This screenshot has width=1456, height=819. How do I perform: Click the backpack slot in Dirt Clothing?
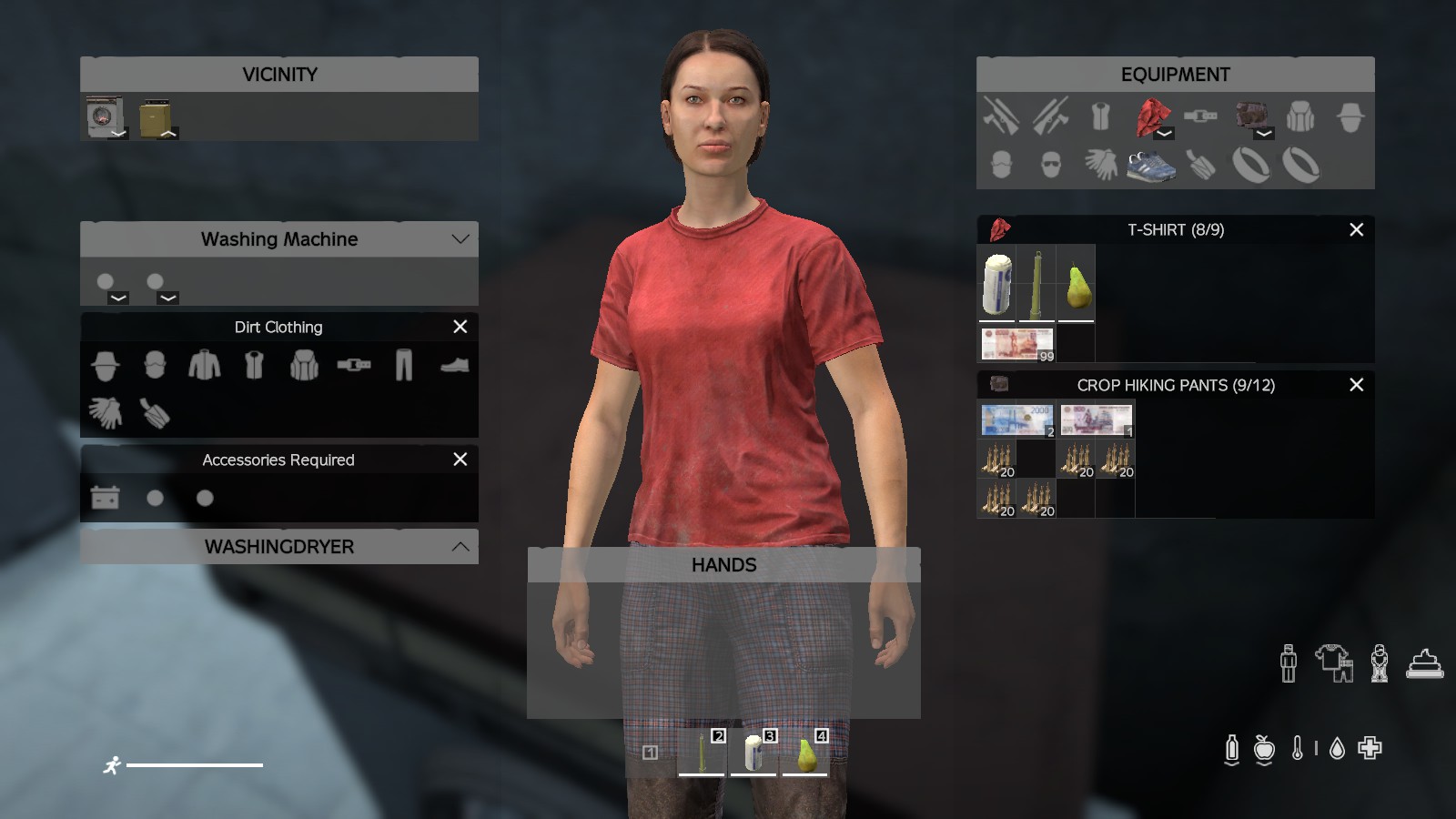pos(304,366)
